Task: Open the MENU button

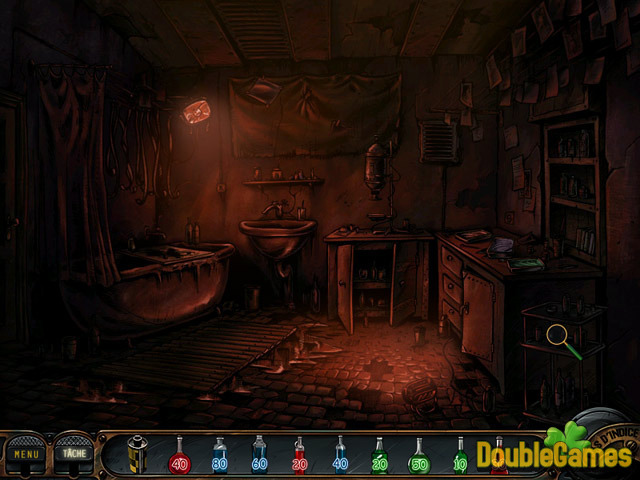Action: [x=26, y=454]
